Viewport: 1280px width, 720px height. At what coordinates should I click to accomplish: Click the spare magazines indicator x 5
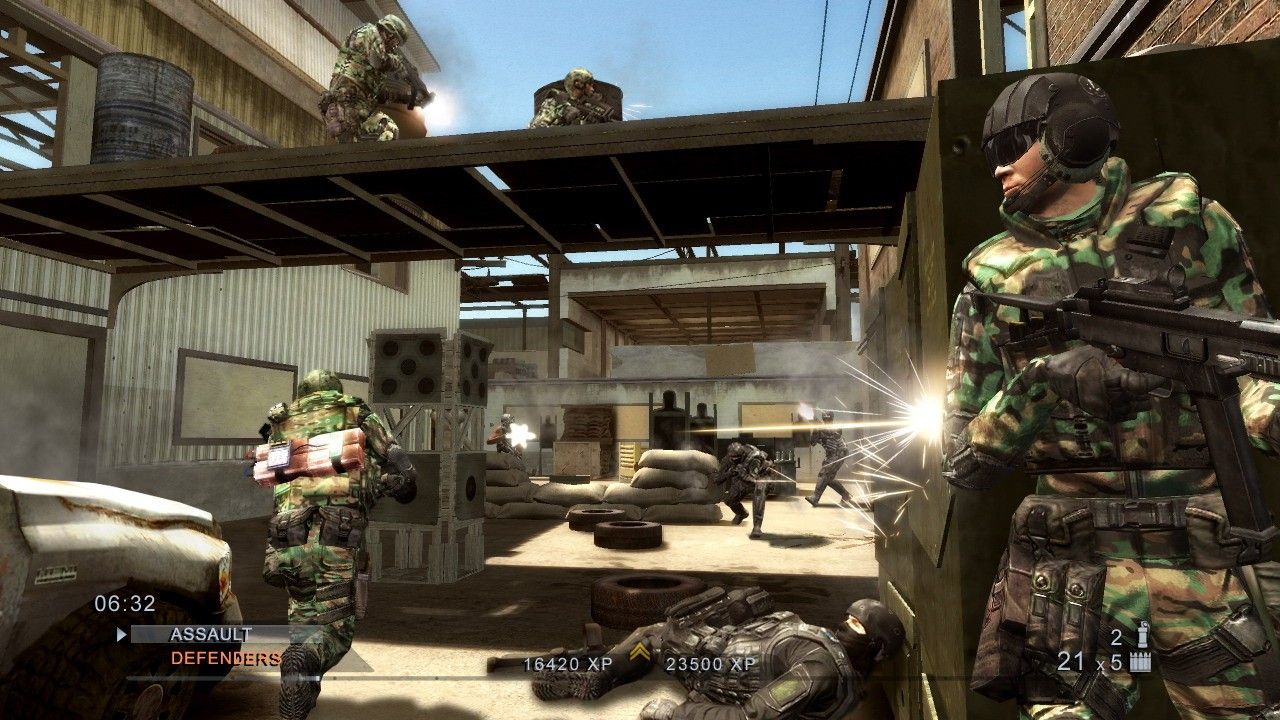tap(1110, 661)
